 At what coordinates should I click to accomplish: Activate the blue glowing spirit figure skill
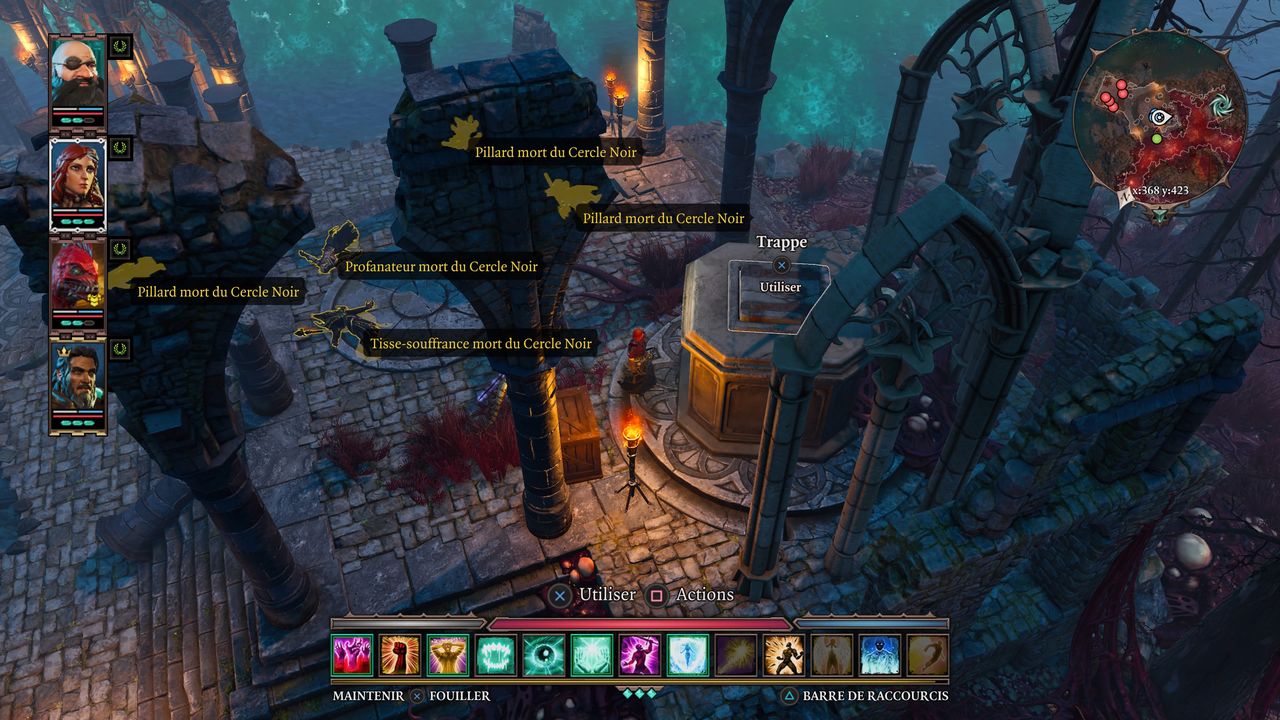click(x=688, y=655)
